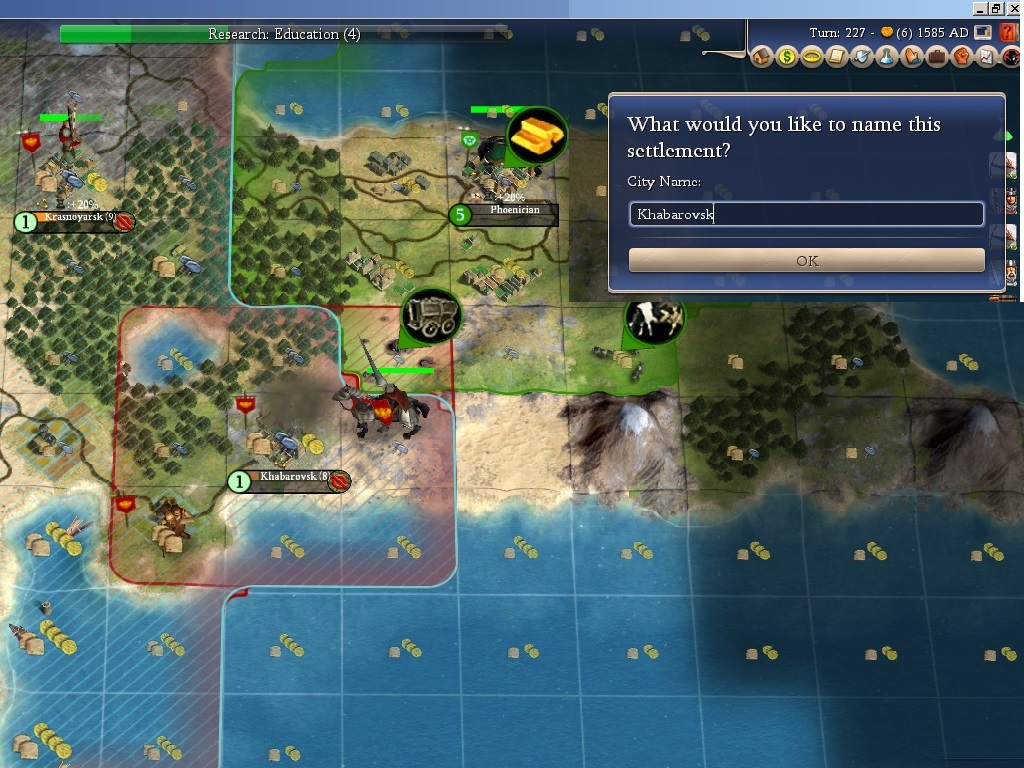
Task: Open the civics advisor gold ring icon
Action: click(x=812, y=57)
